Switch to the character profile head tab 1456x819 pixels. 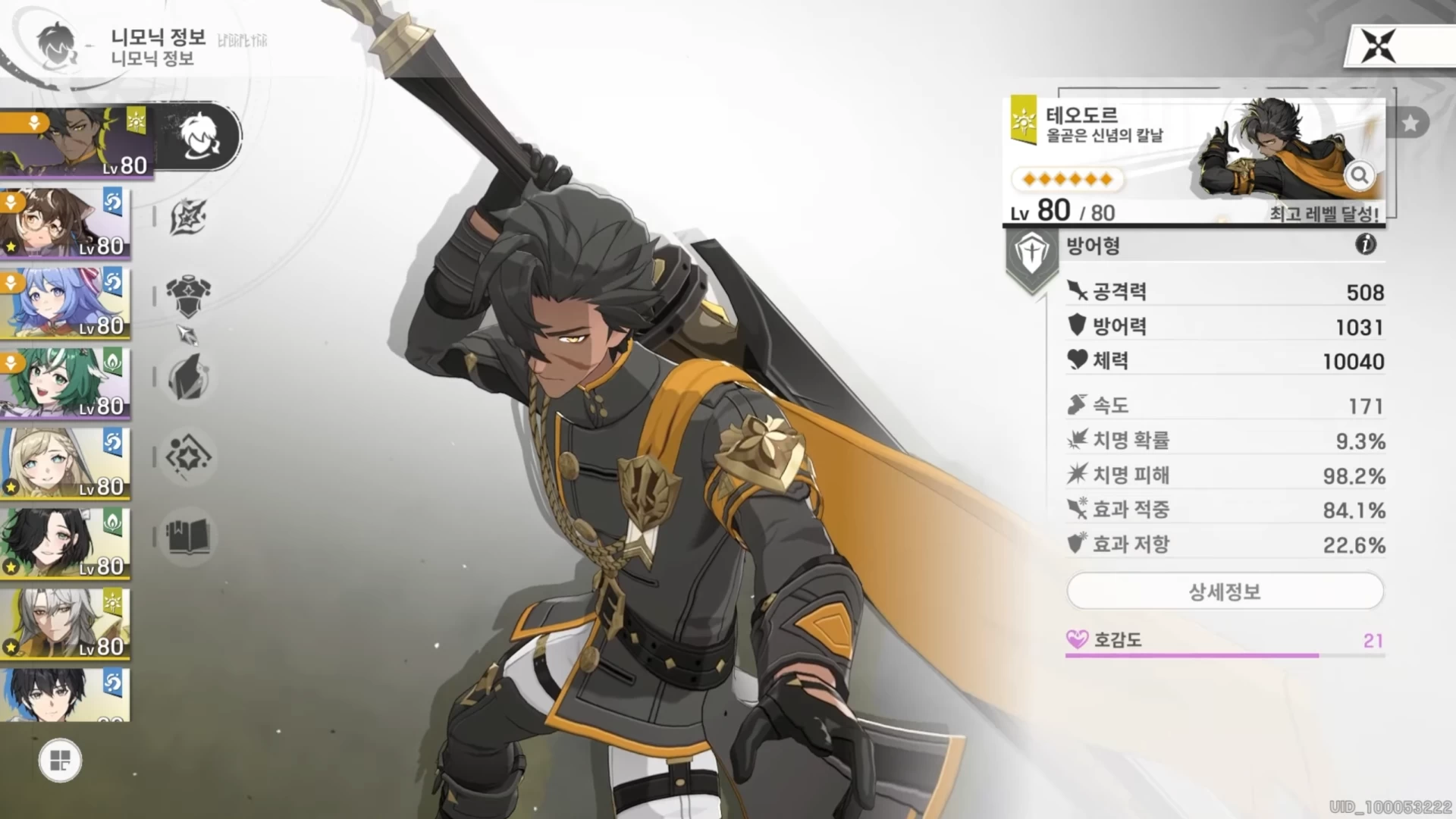[200, 136]
